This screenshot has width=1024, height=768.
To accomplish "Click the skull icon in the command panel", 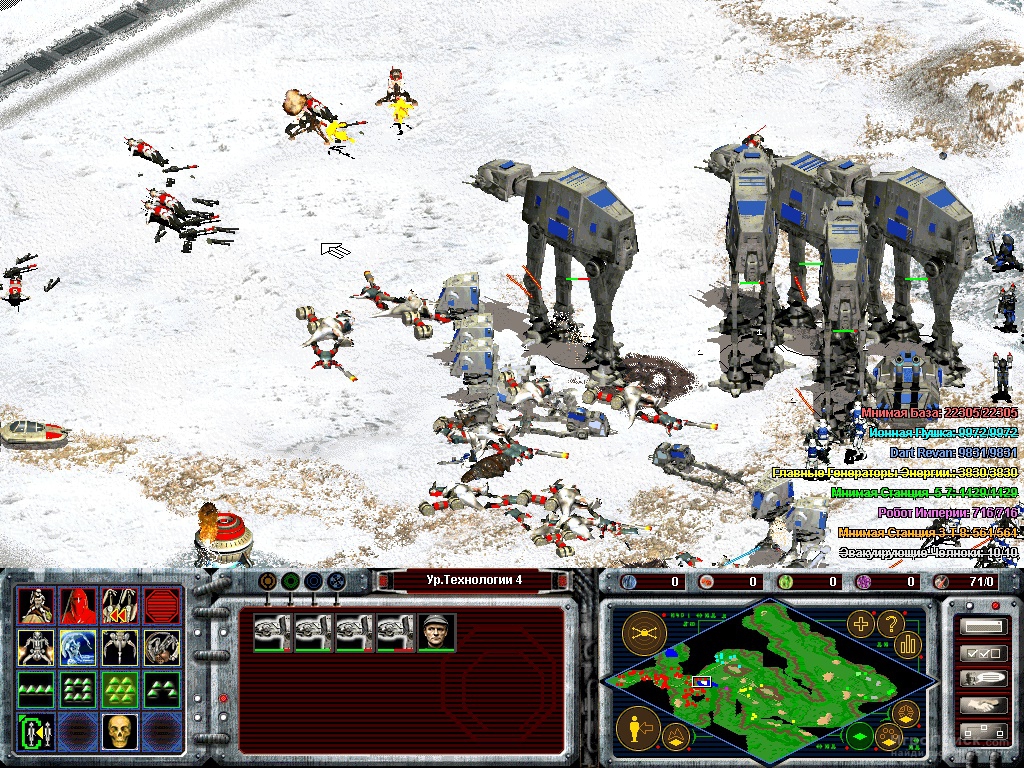I will tap(119, 733).
